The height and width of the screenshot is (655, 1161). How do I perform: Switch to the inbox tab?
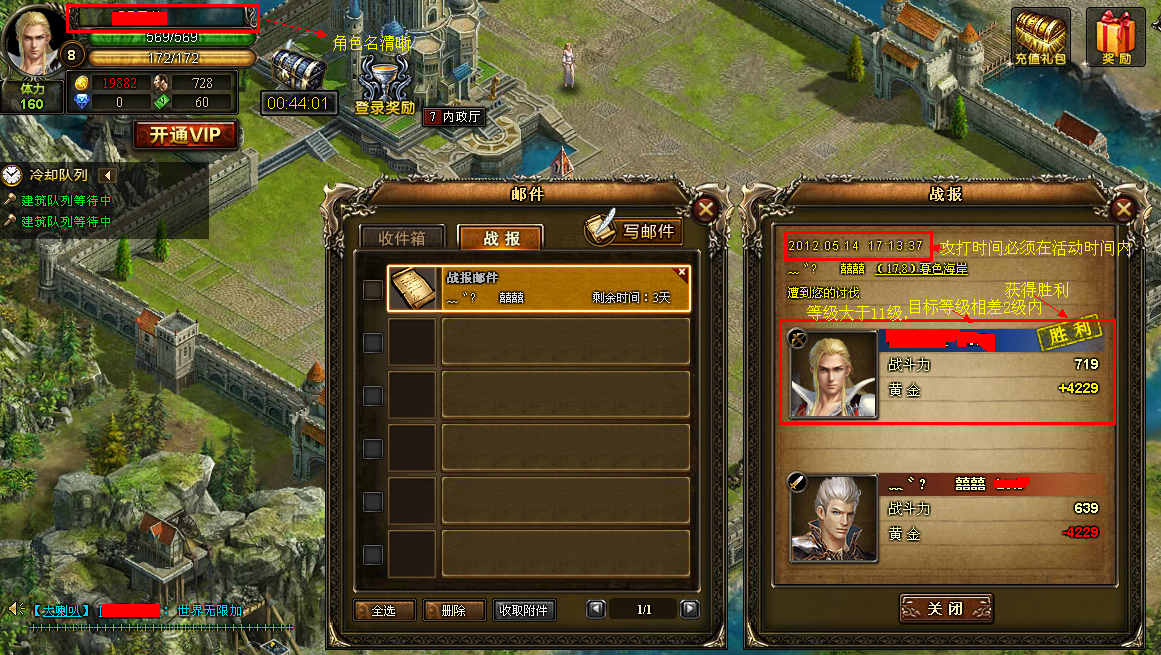coord(402,238)
